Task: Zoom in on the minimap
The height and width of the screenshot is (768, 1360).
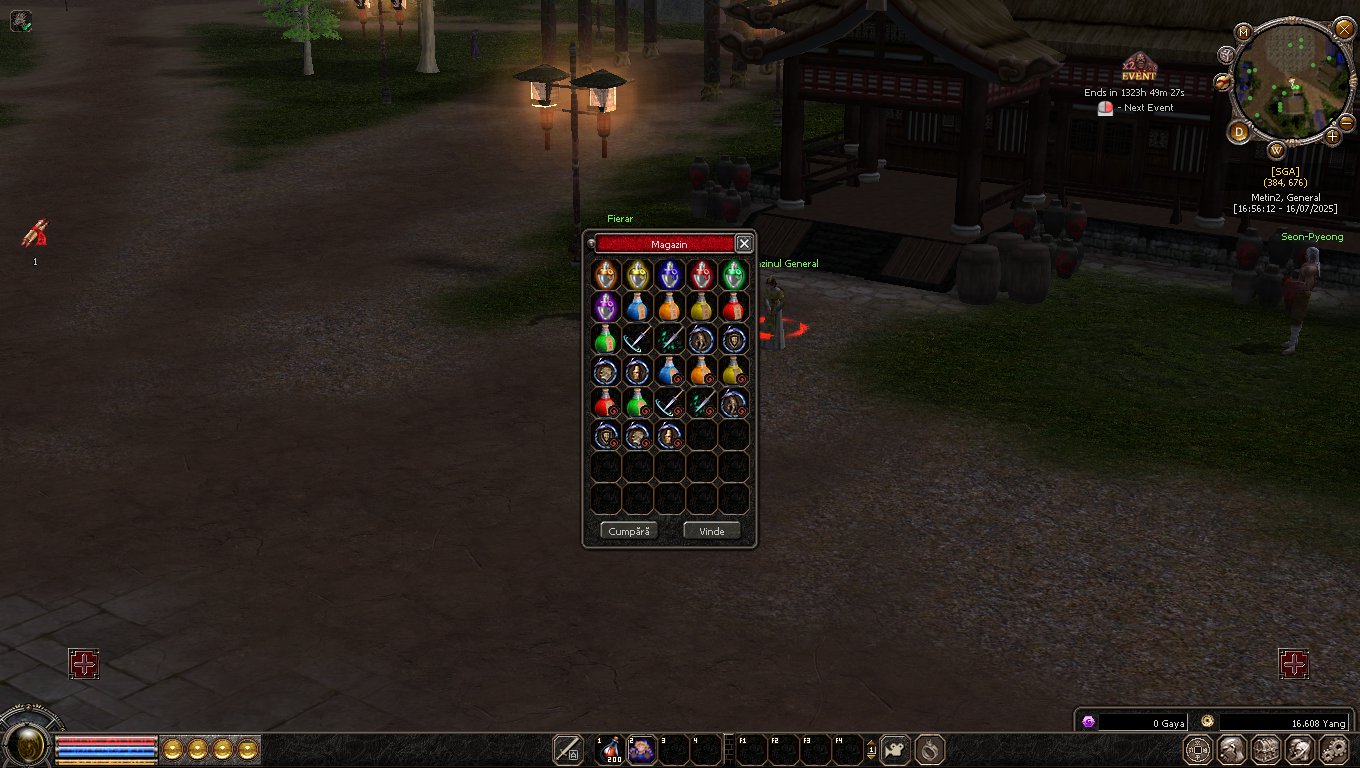Action: 1333,135
